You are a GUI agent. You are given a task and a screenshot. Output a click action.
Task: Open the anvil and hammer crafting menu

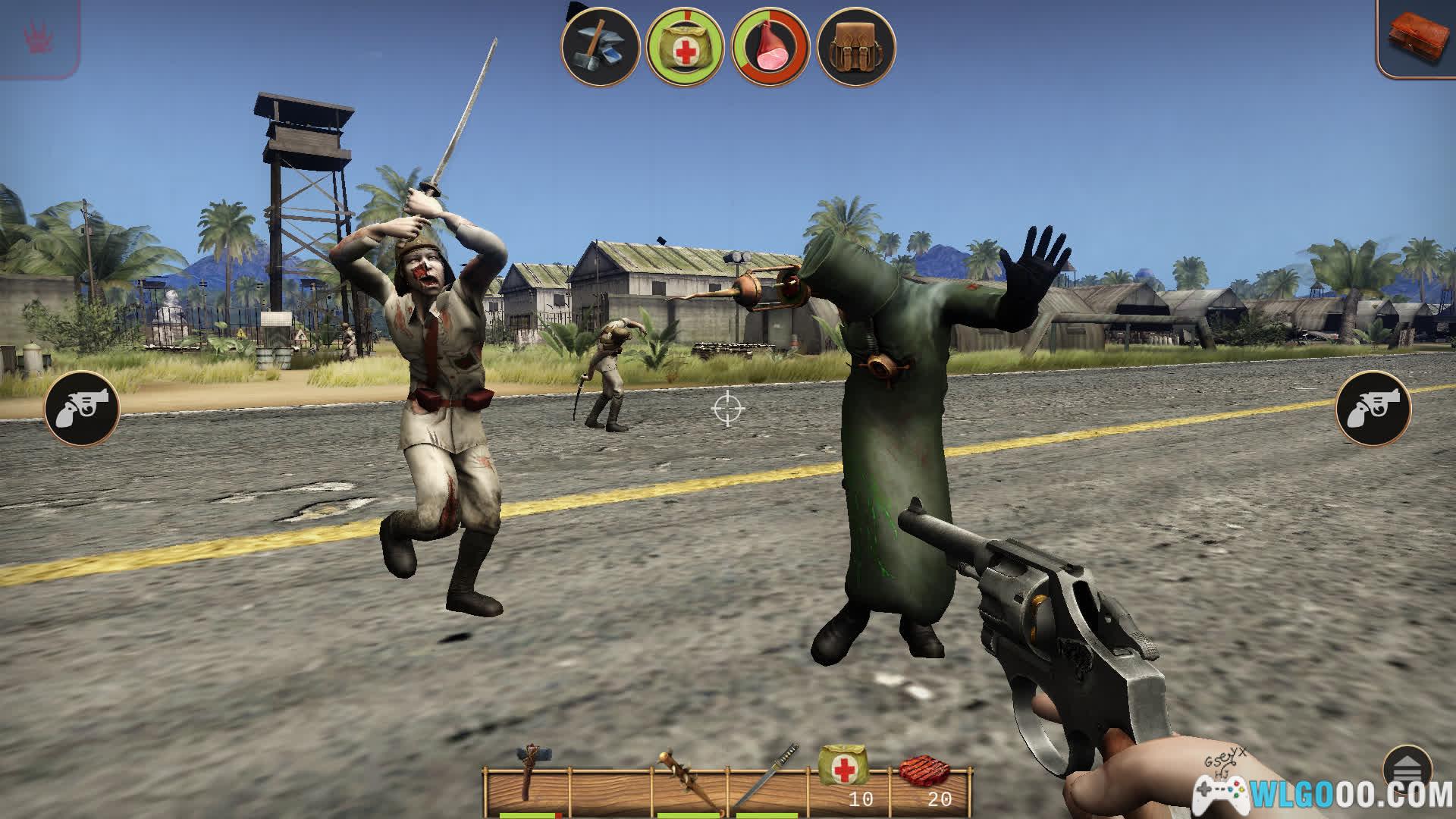599,48
